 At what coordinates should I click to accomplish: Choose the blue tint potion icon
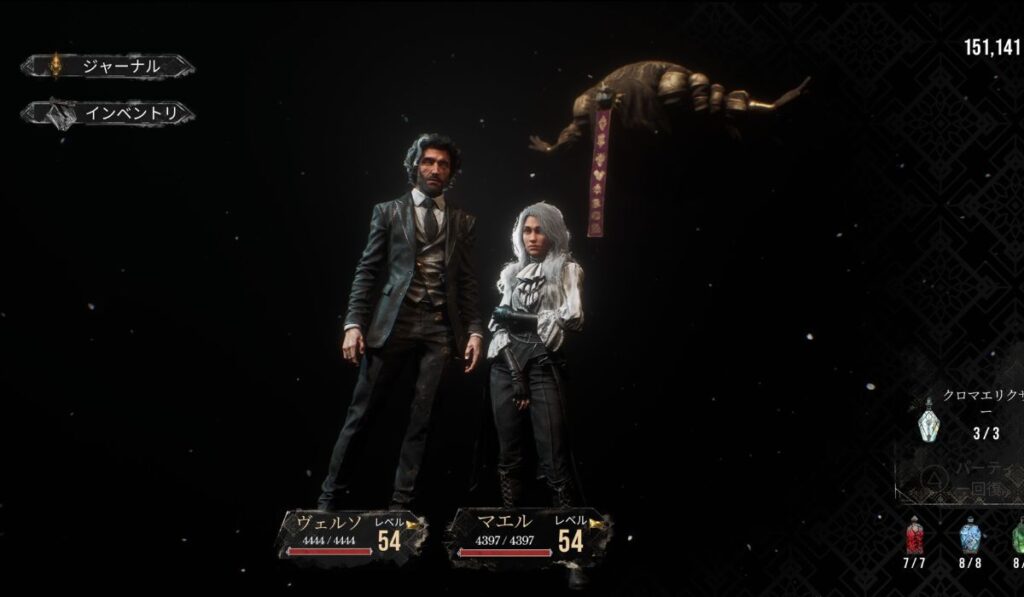(x=969, y=535)
